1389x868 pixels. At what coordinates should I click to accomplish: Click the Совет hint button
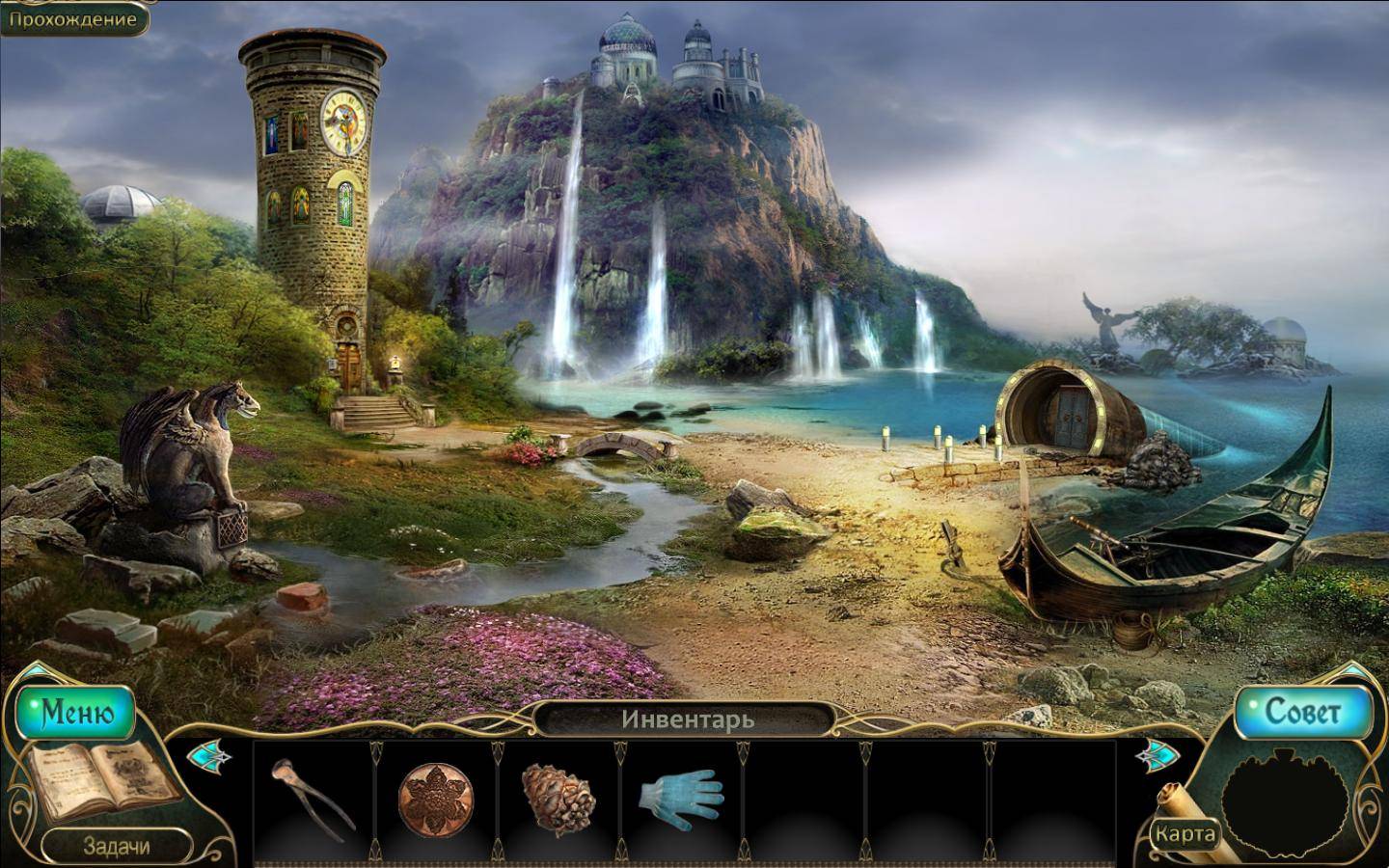[x=1302, y=712]
